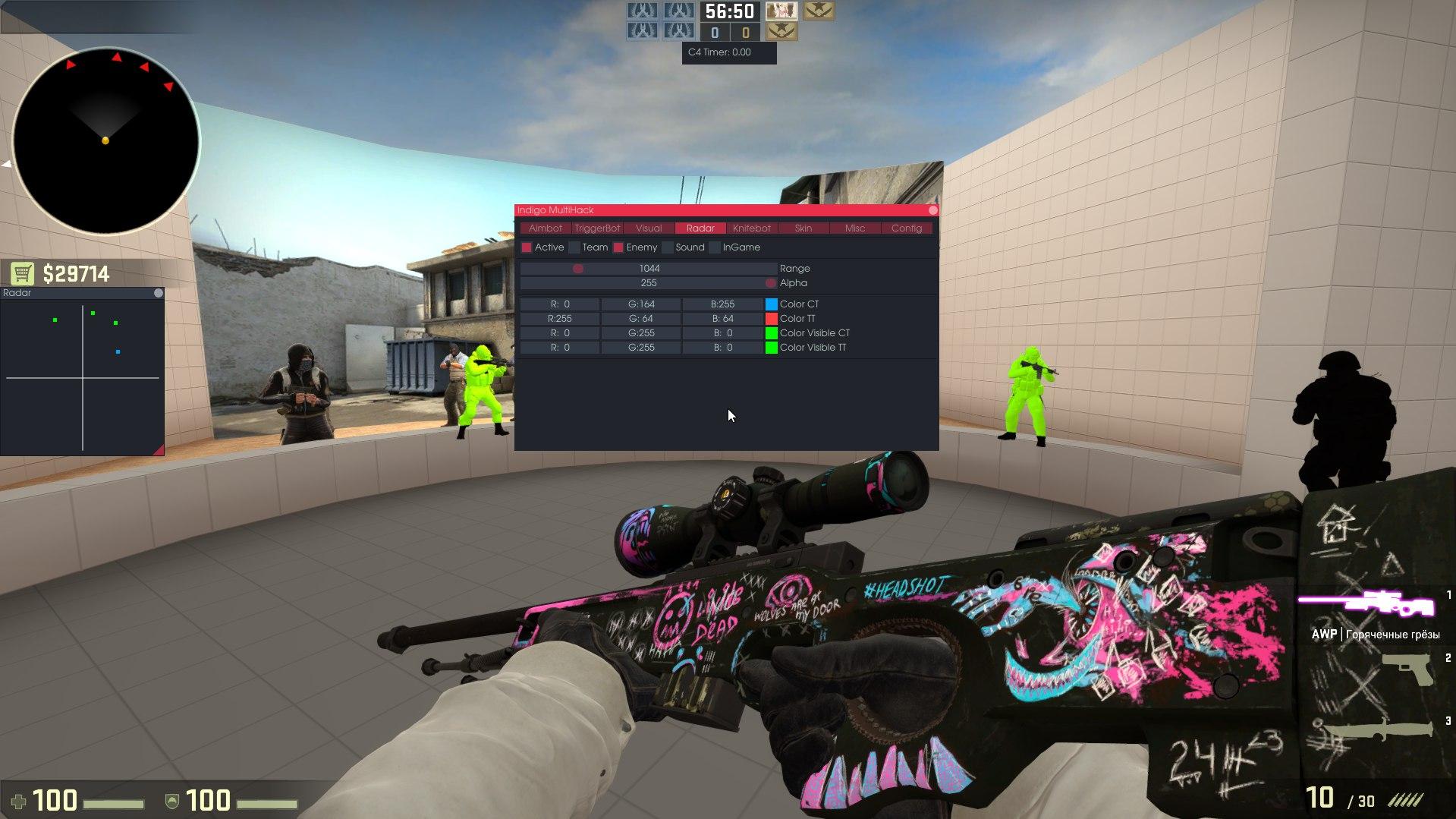Click the Range slider handle
The image size is (1456, 819).
578,269
